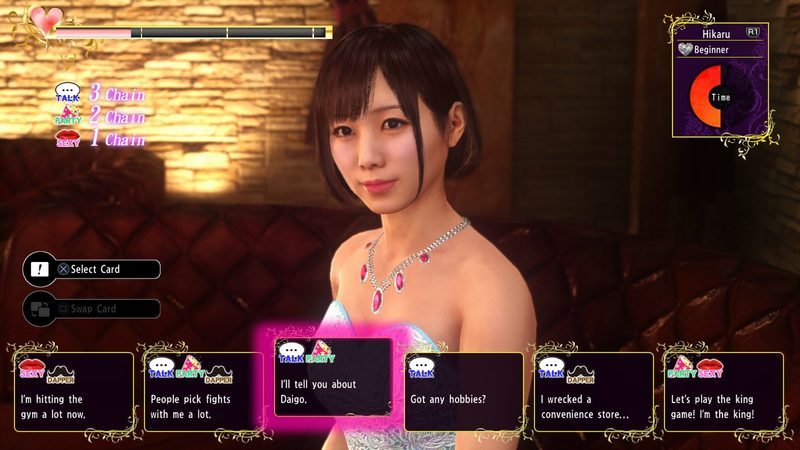The height and width of the screenshot is (450, 800).
Task: Choose the "I'm hitting the gym a lot now" card
Action: pos(73,392)
